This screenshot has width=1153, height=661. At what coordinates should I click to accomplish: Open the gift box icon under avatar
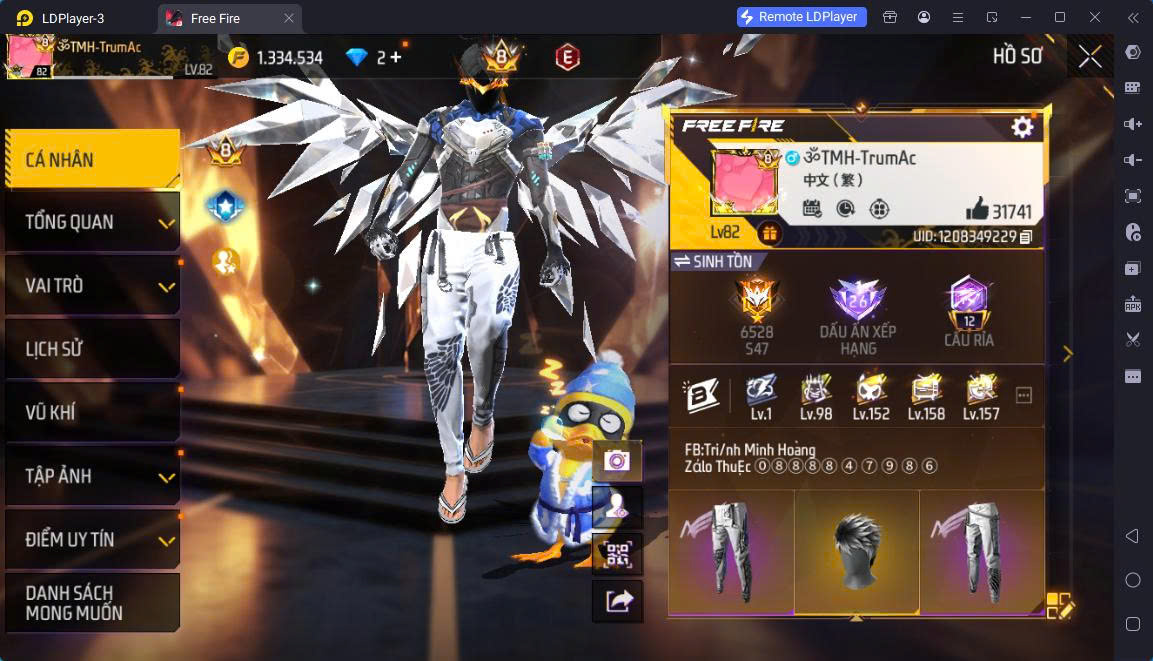tap(770, 233)
